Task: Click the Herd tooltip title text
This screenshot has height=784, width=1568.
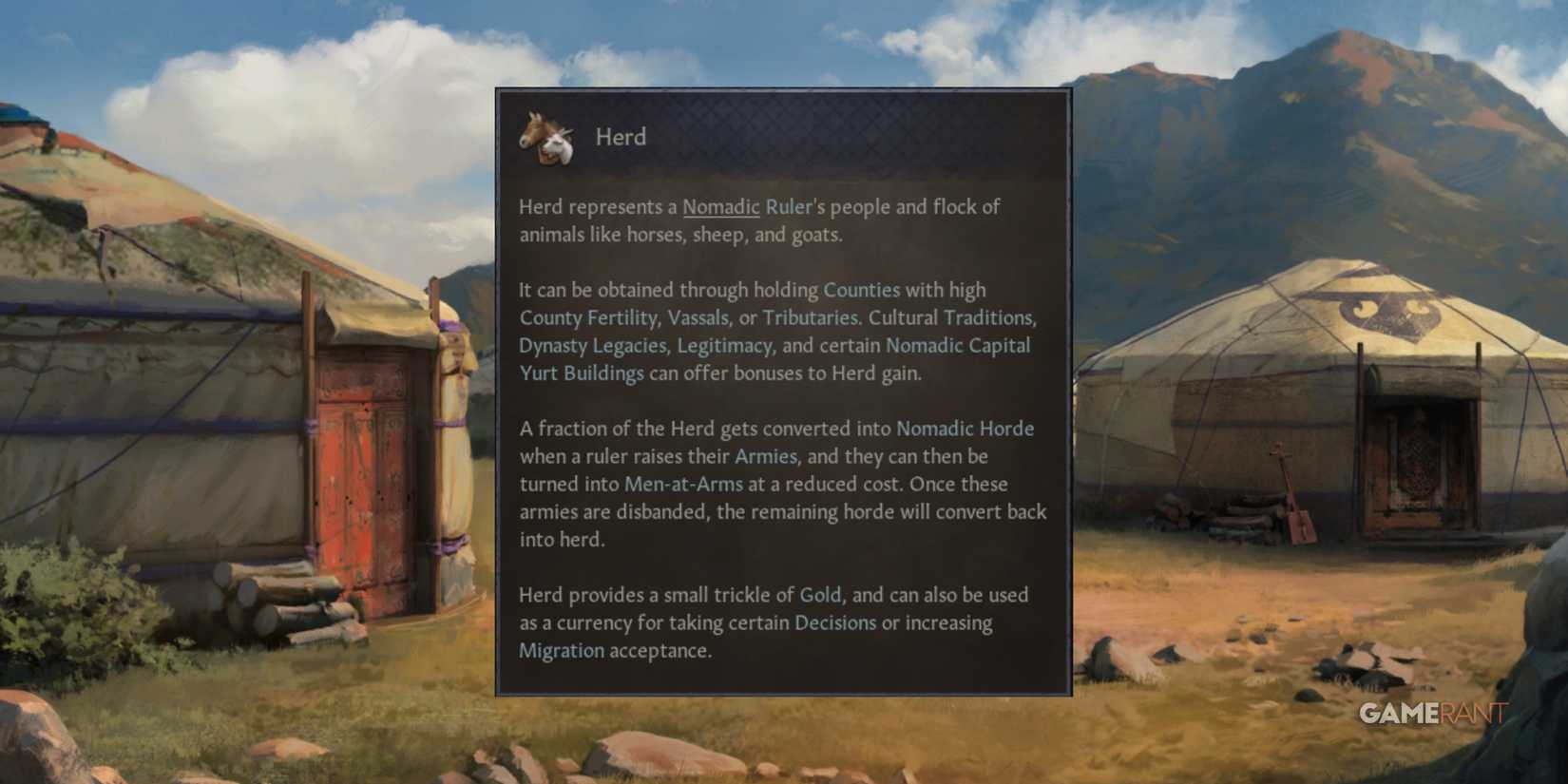Action: 621,137
